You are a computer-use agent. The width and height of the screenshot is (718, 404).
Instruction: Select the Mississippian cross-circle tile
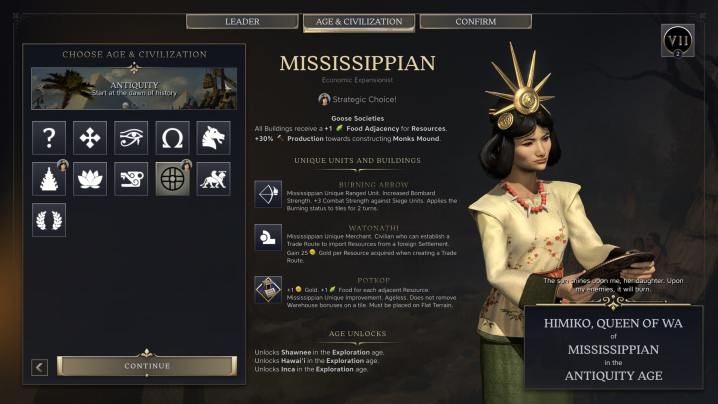tap(173, 179)
